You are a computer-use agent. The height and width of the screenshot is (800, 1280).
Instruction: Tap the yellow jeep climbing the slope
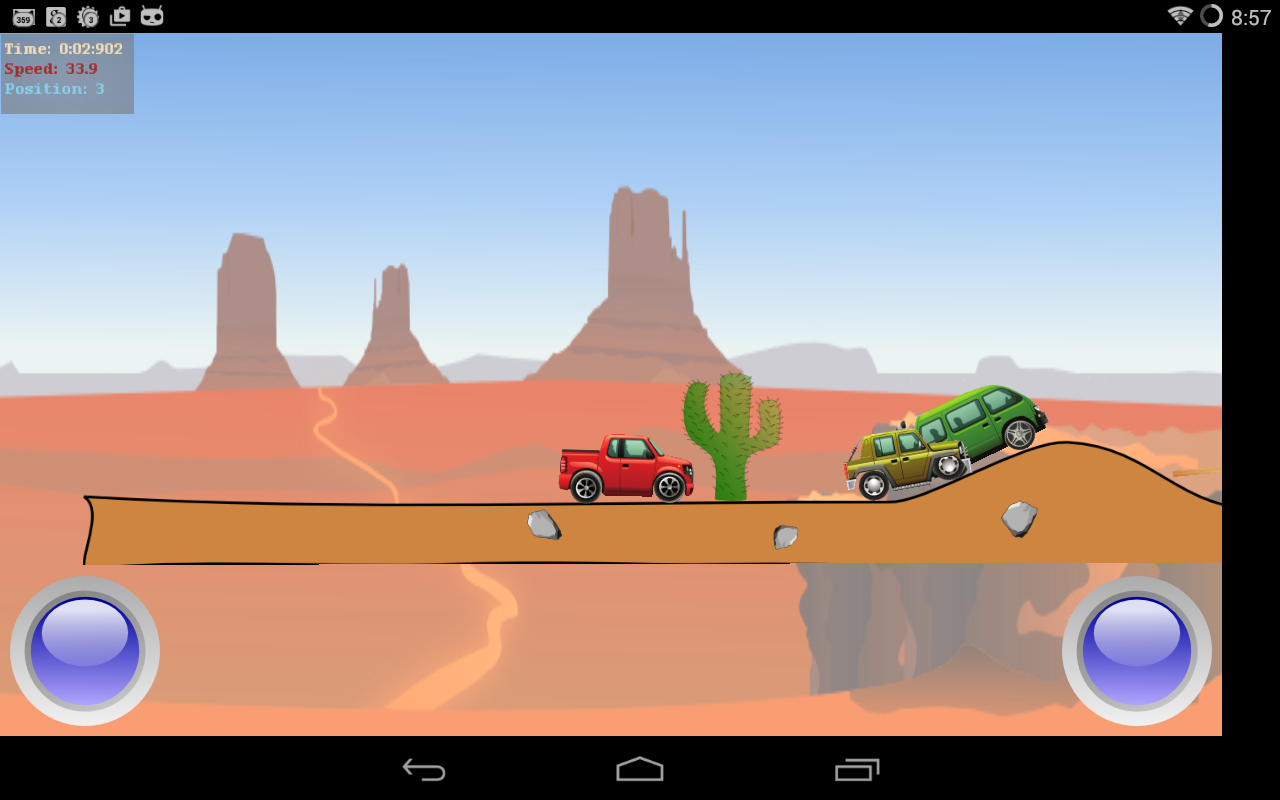coord(900,465)
